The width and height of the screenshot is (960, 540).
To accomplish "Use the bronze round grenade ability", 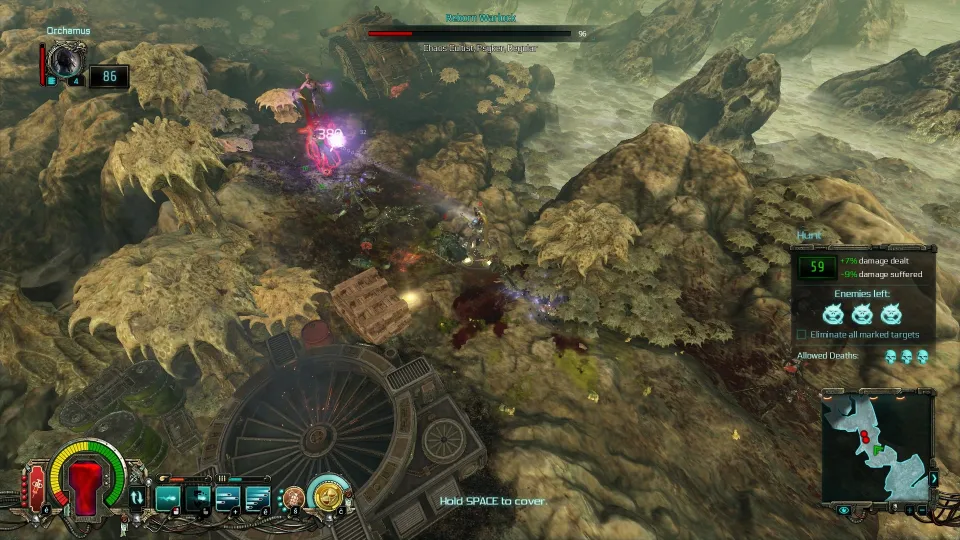I will click(294, 496).
